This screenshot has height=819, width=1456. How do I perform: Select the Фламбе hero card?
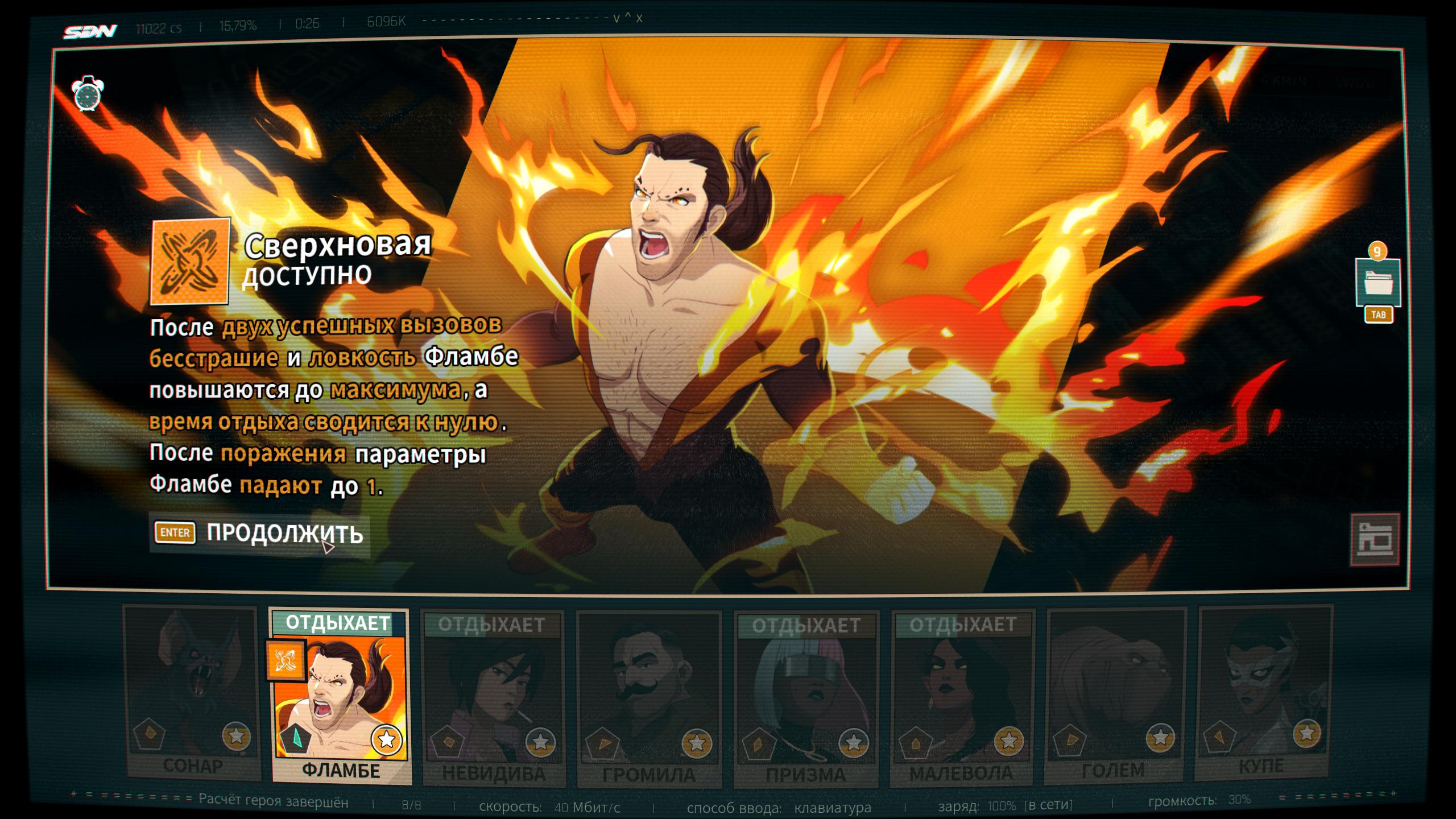point(340,697)
